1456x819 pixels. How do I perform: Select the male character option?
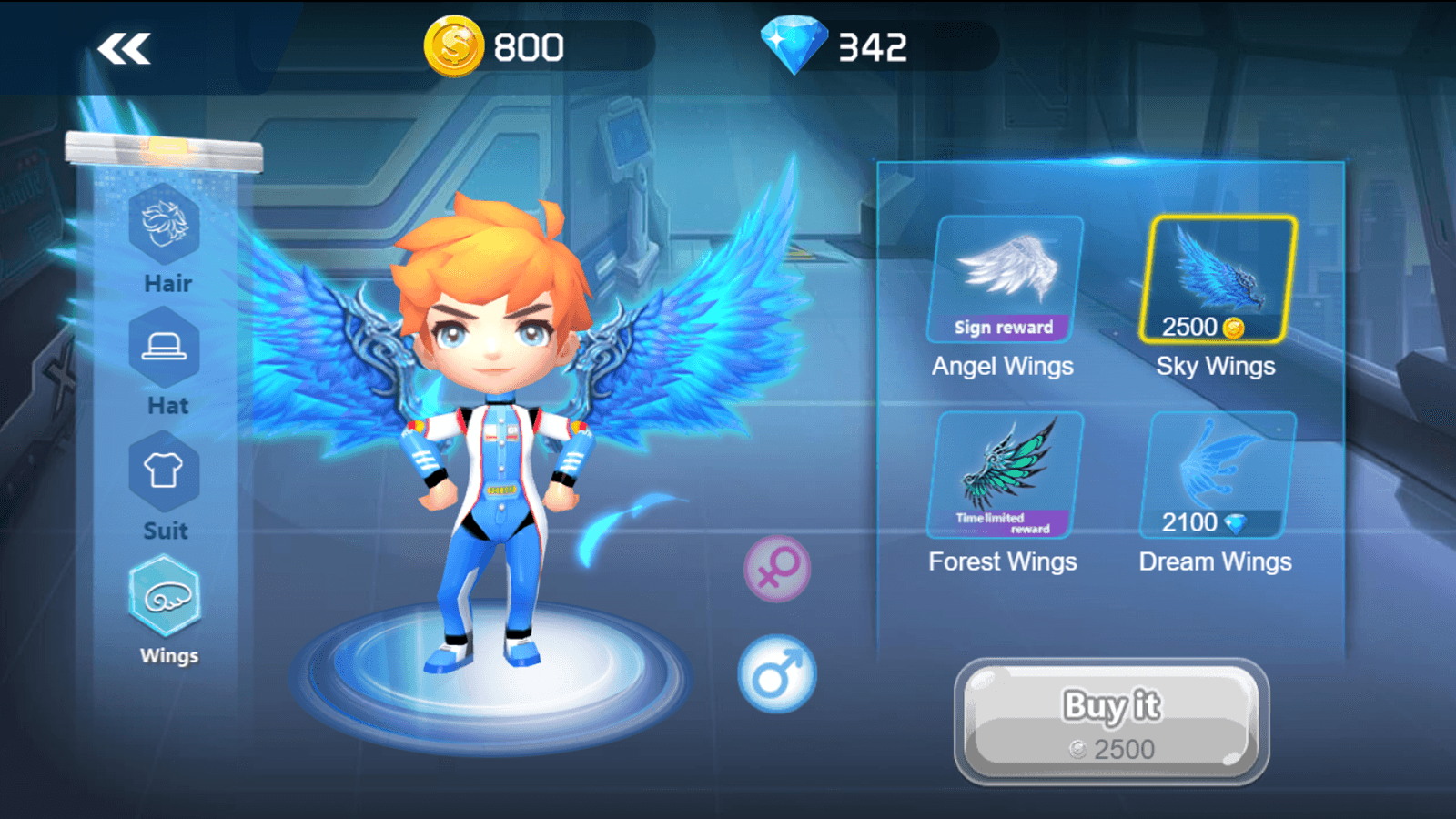click(778, 675)
